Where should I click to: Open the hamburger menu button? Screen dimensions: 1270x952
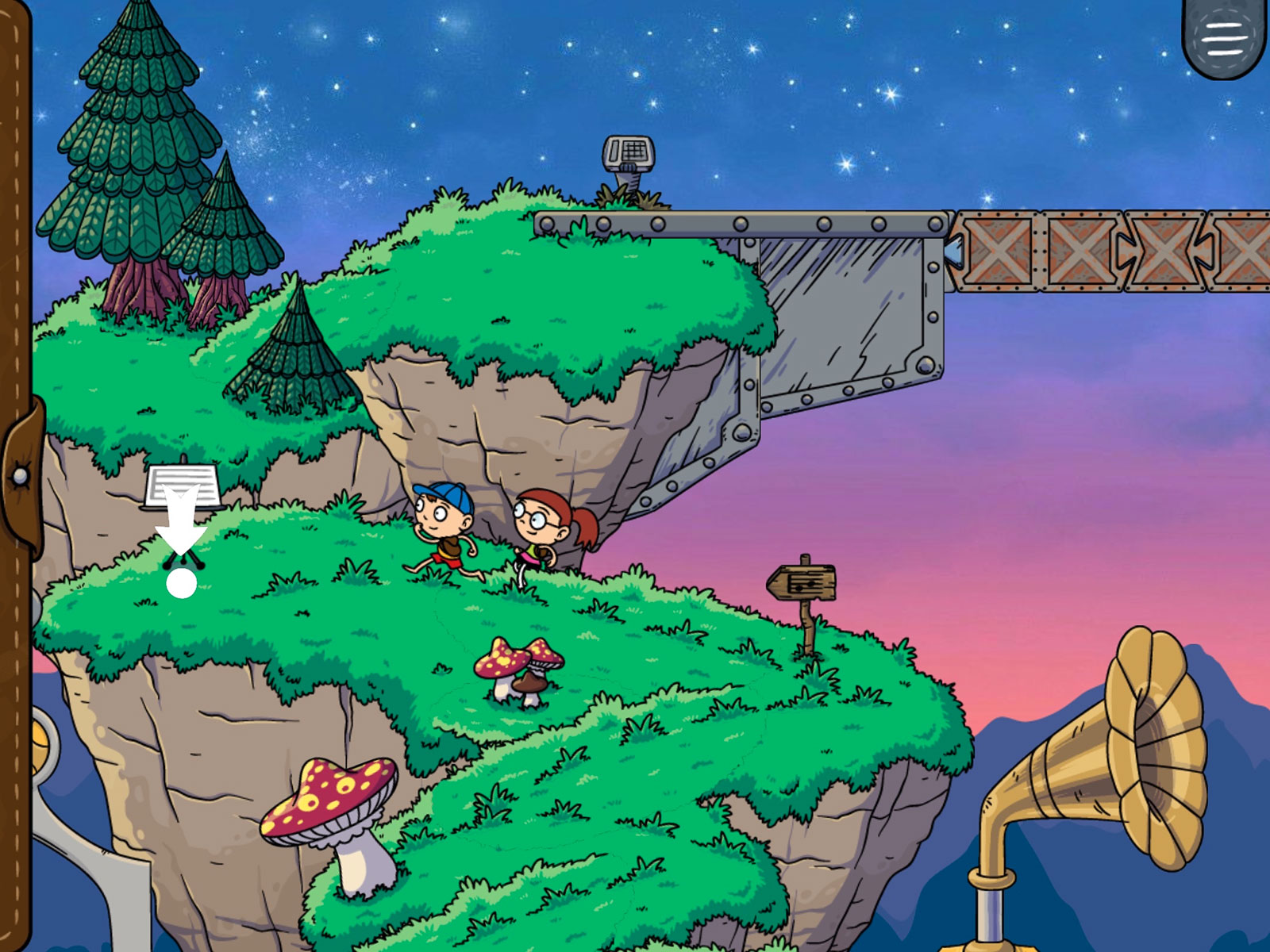pos(1224,37)
